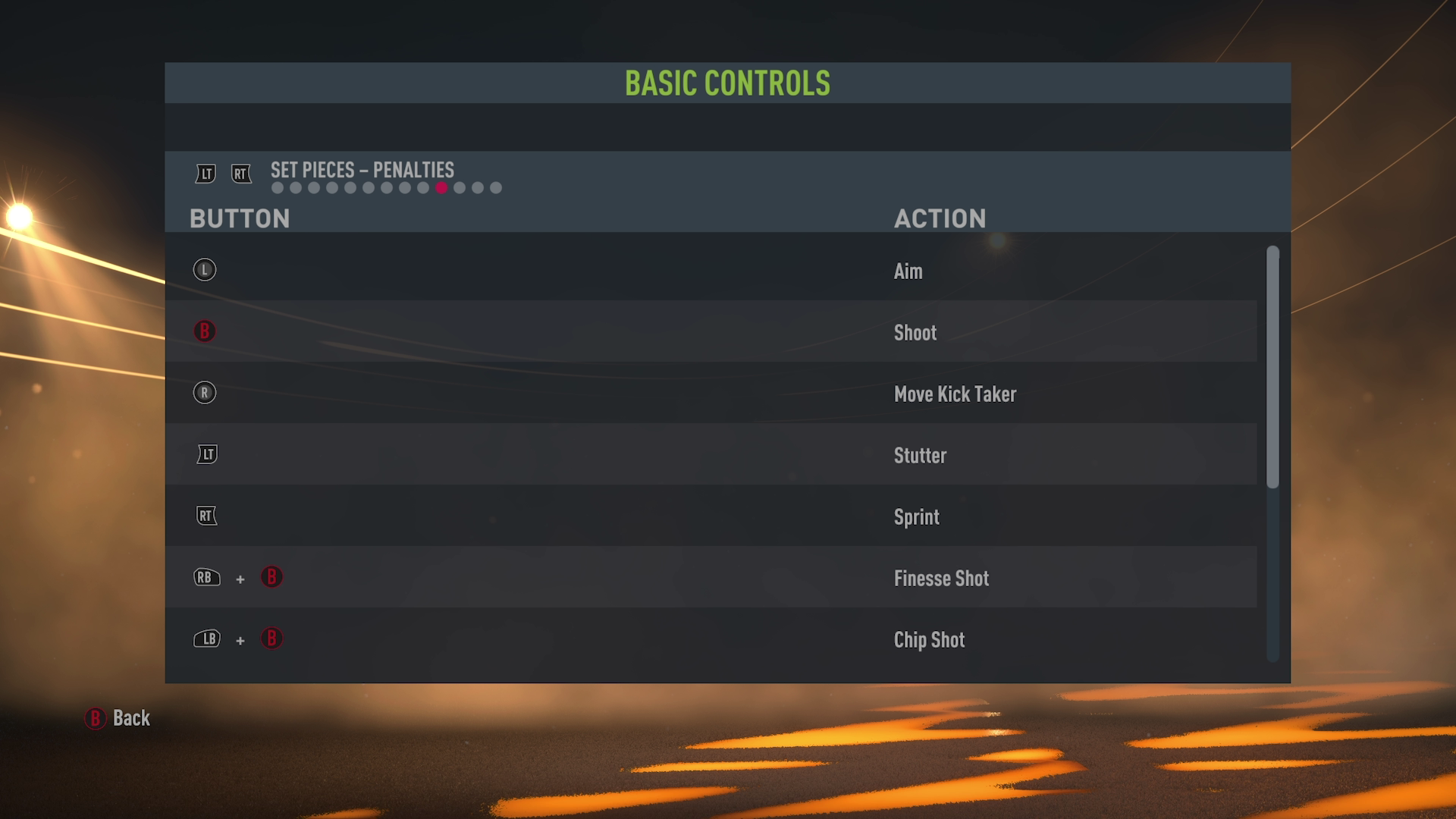
Task: Click the RB bumper icon in Finesse Shot row
Action: 206,578
